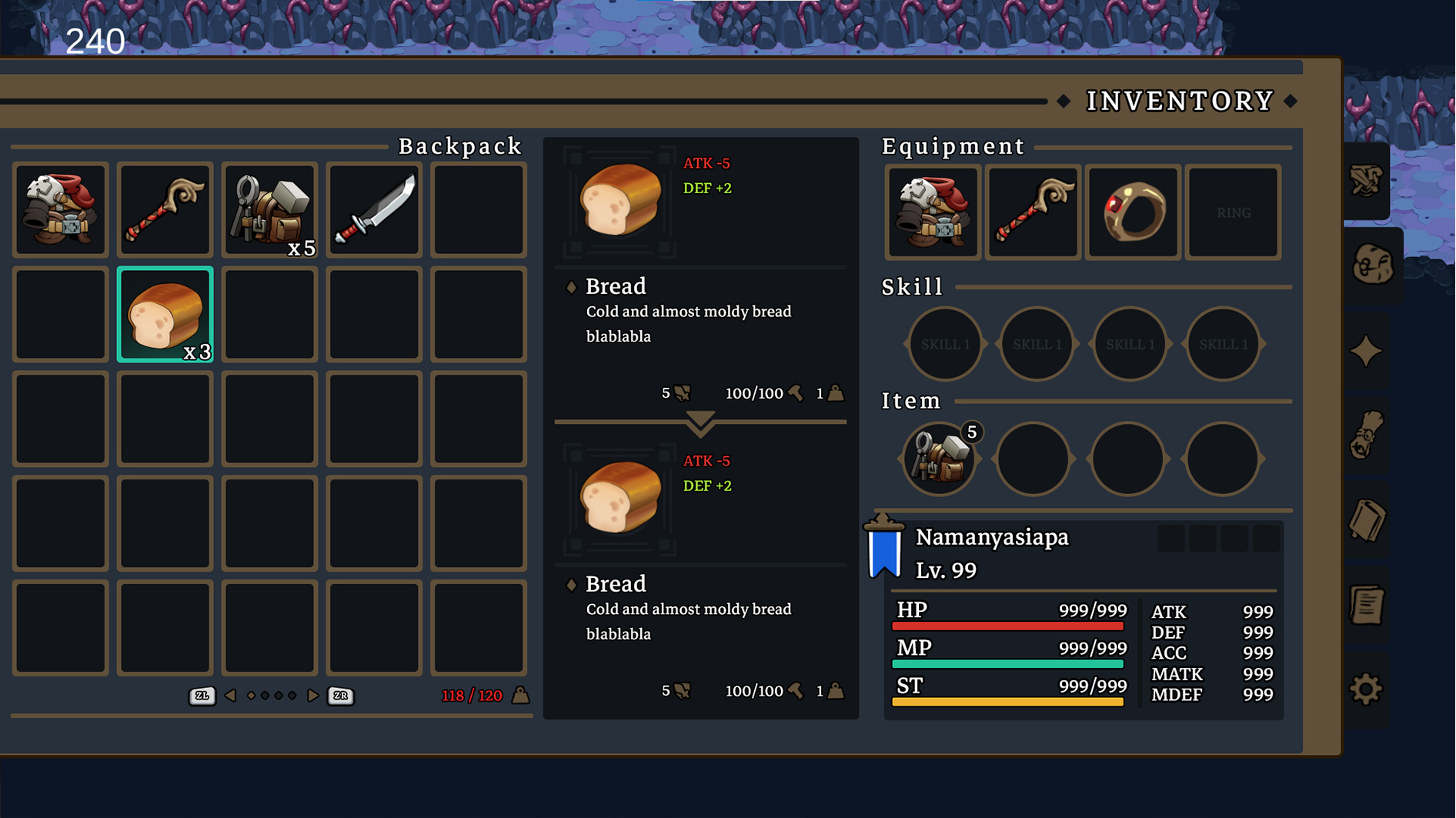Select the empty RING equipment slot

1233,212
